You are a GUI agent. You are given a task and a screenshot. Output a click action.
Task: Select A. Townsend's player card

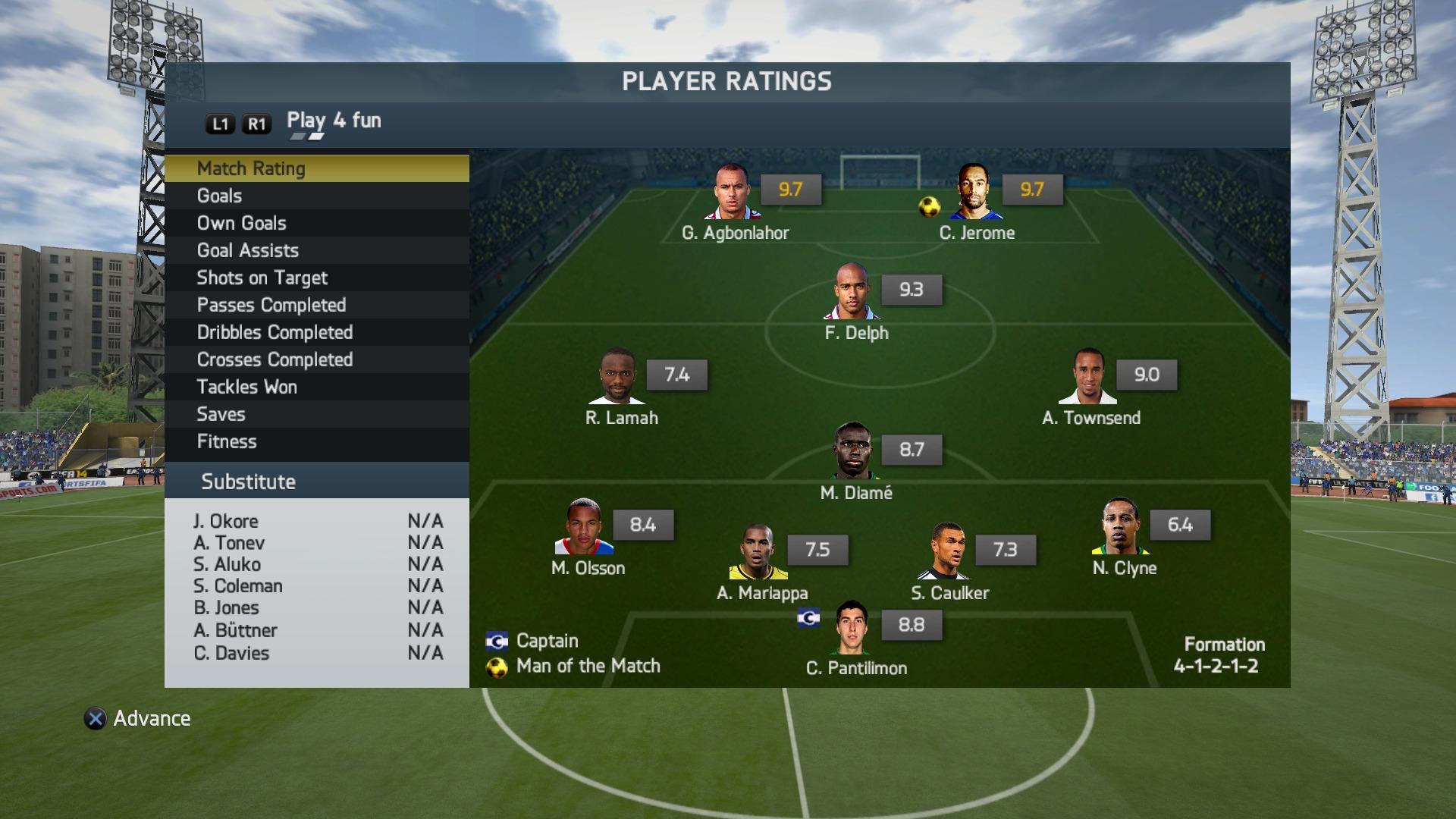1089,376
